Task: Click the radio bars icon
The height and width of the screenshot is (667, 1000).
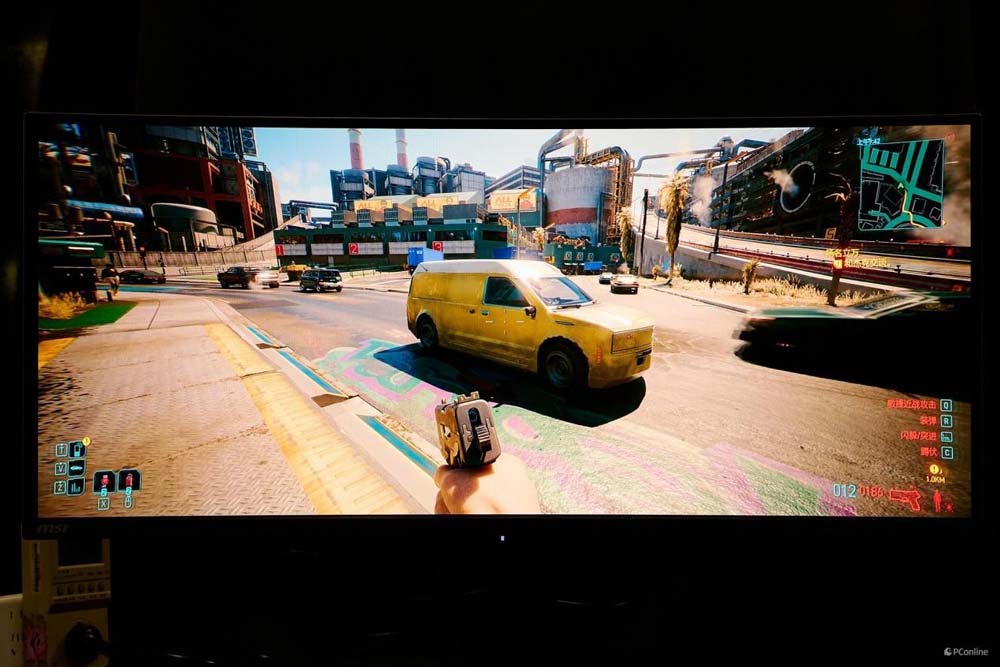Action: (77, 485)
